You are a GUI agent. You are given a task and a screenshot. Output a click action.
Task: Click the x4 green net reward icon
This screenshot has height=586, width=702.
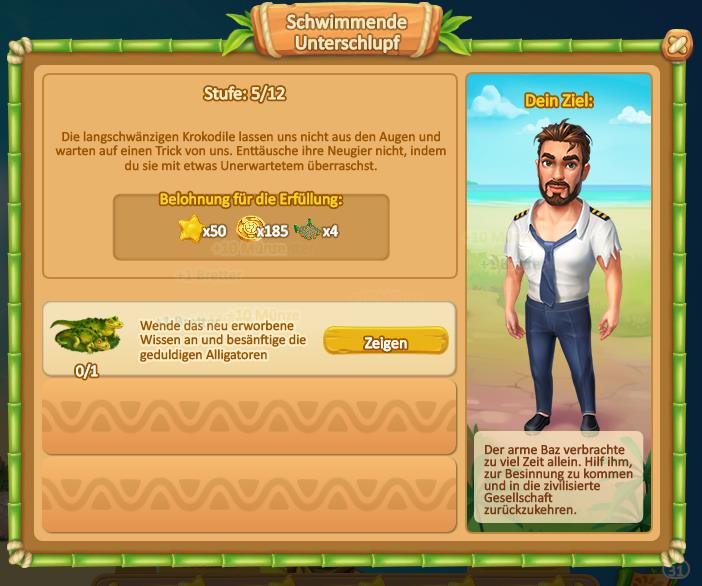308,229
